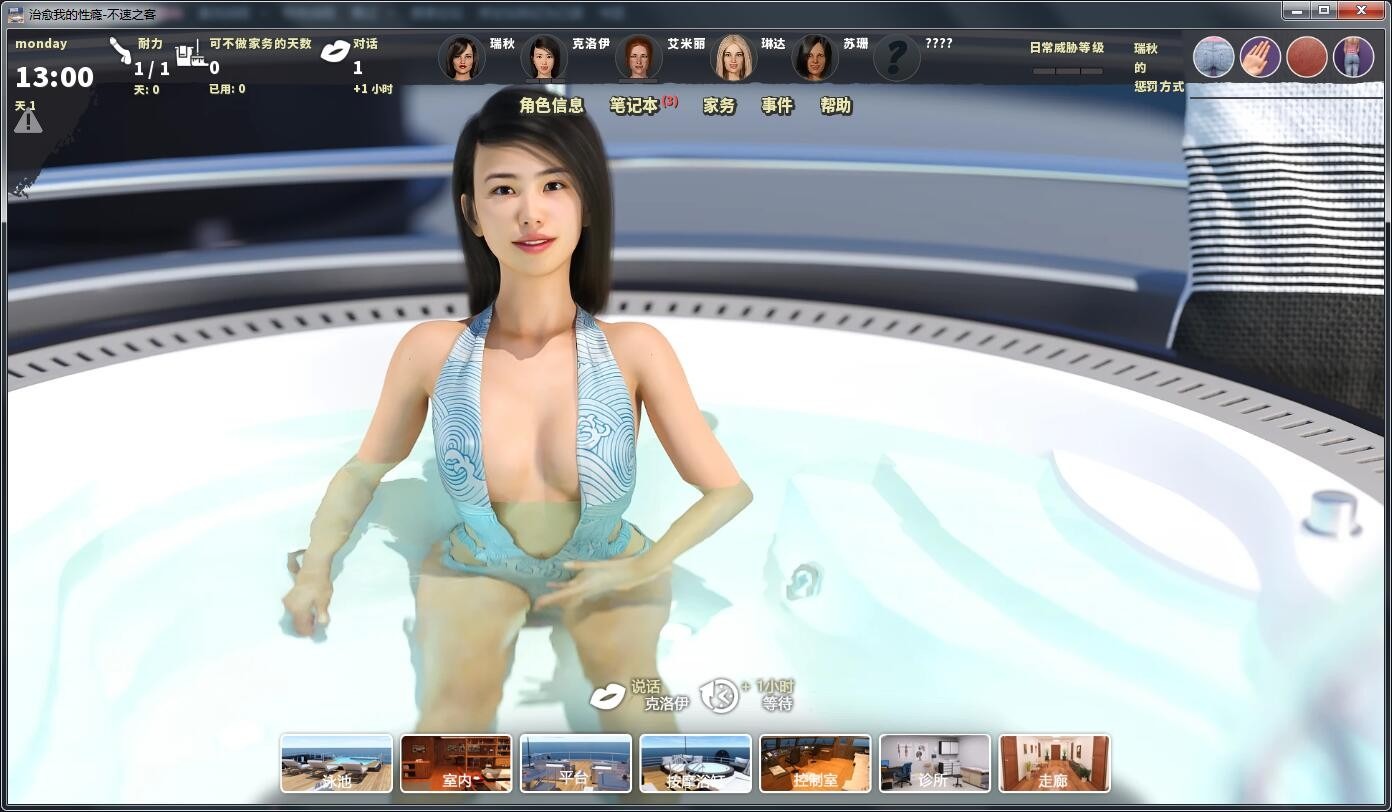Select 瑞秋's portrait
This screenshot has height=812, width=1392.
(461, 59)
